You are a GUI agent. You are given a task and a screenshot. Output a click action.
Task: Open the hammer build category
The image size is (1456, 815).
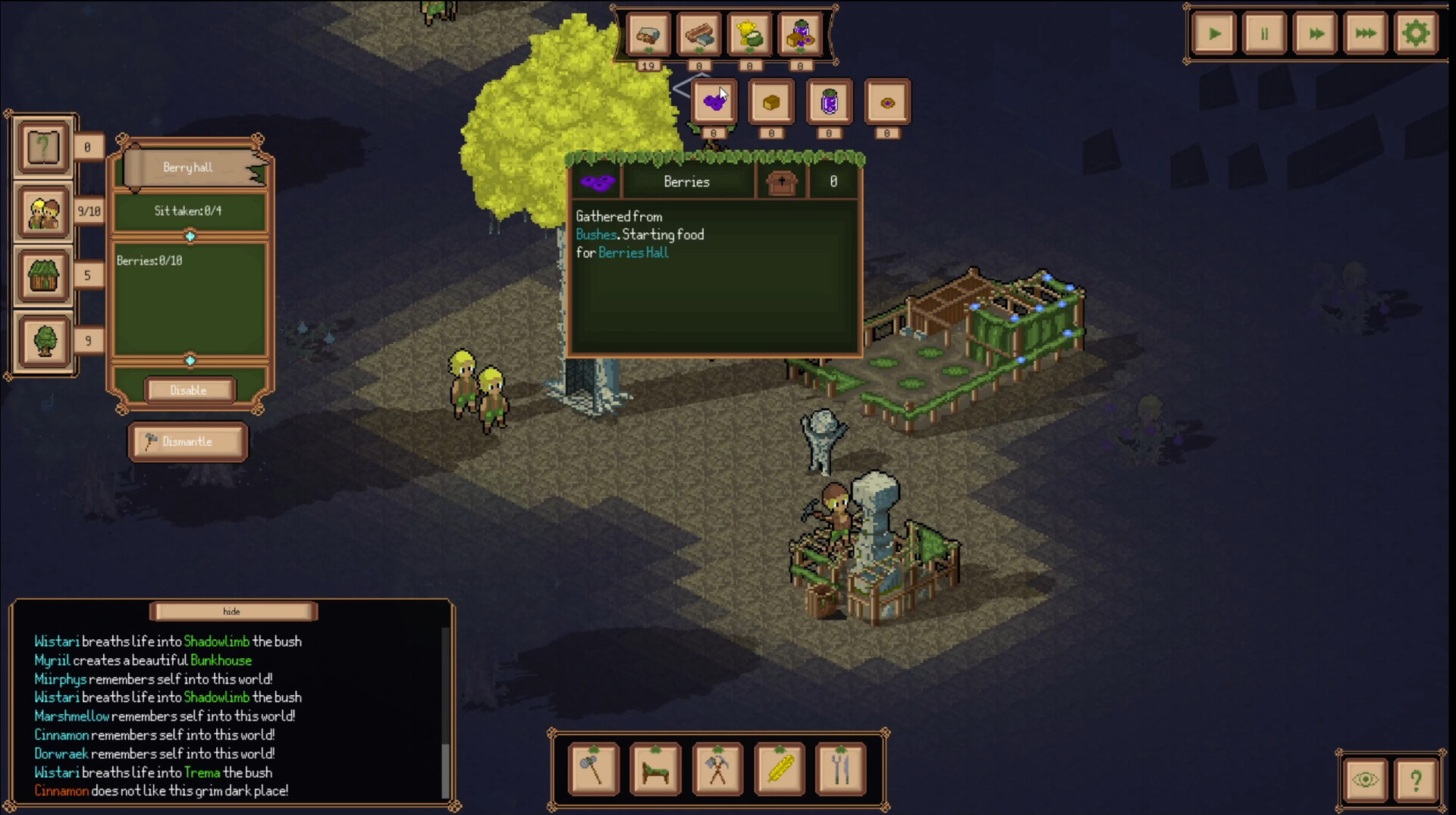coord(594,769)
